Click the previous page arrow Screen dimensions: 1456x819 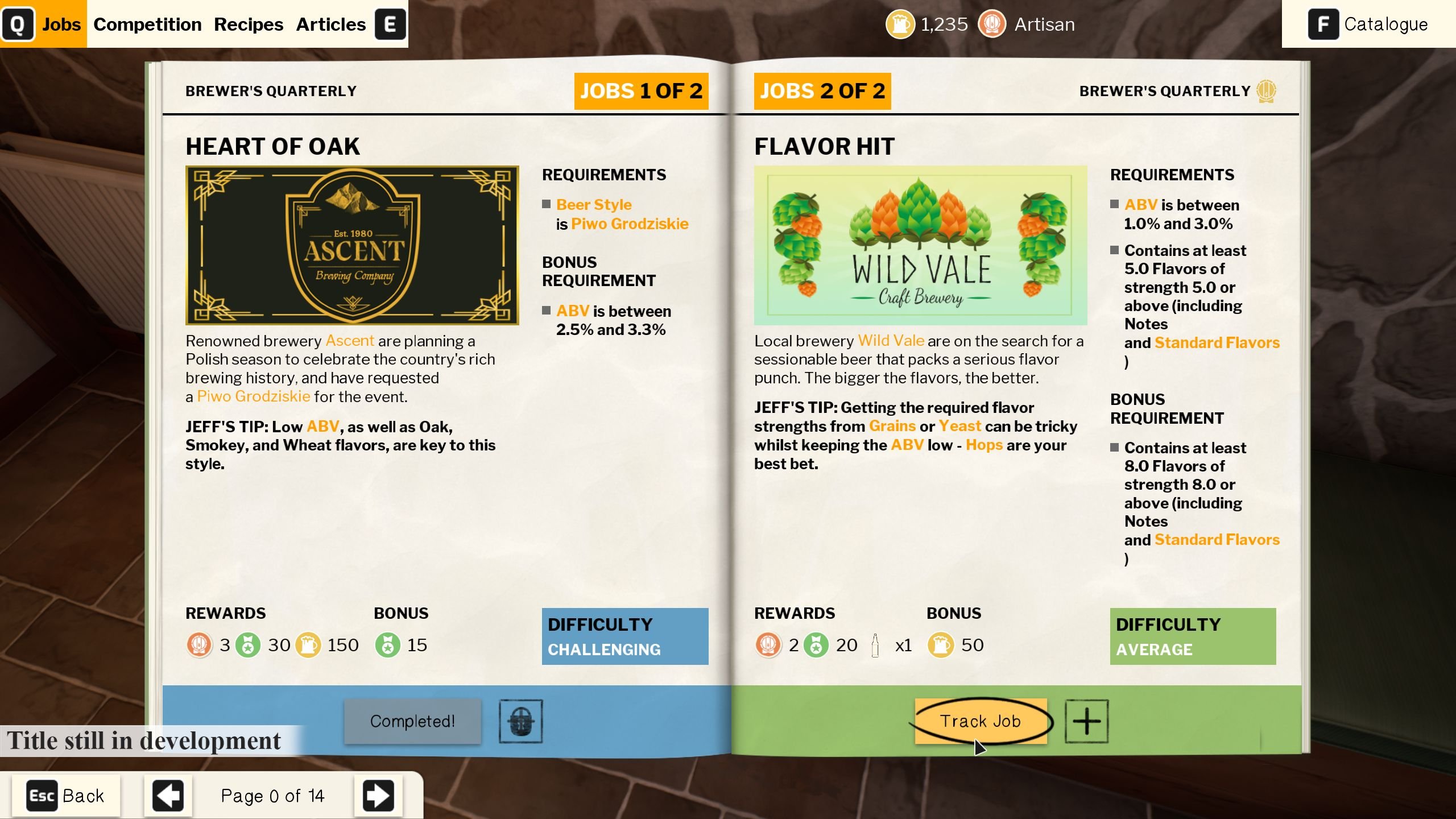tap(168, 795)
